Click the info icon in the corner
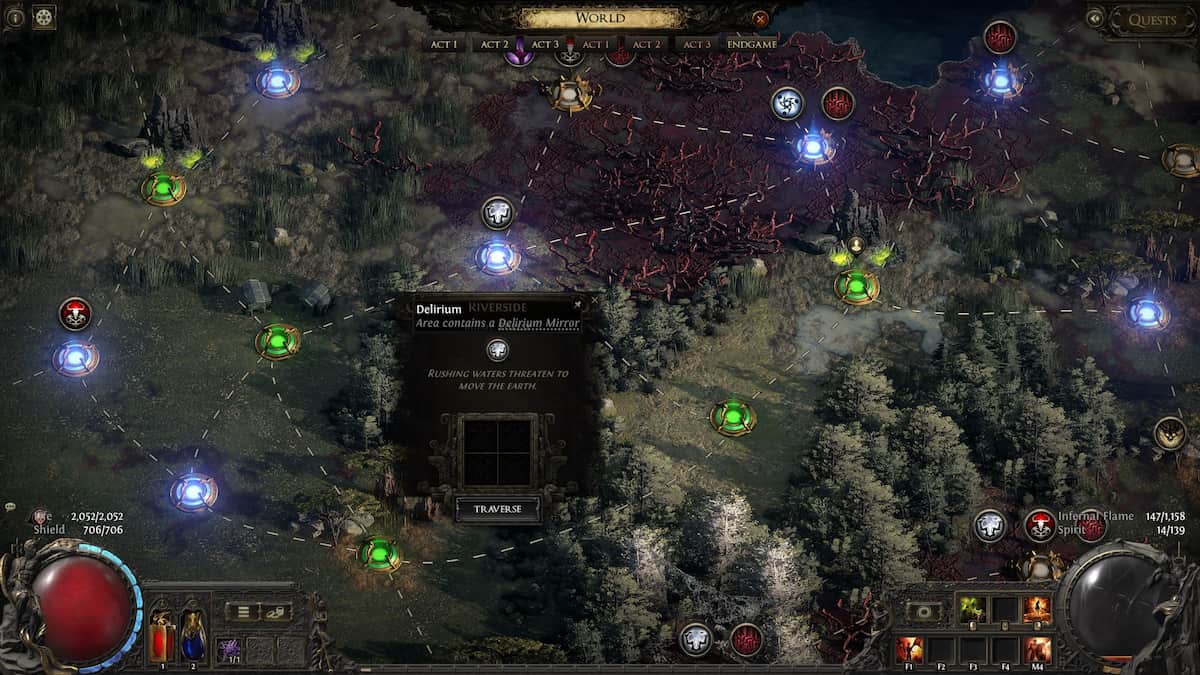1200x675 pixels. coord(13,17)
